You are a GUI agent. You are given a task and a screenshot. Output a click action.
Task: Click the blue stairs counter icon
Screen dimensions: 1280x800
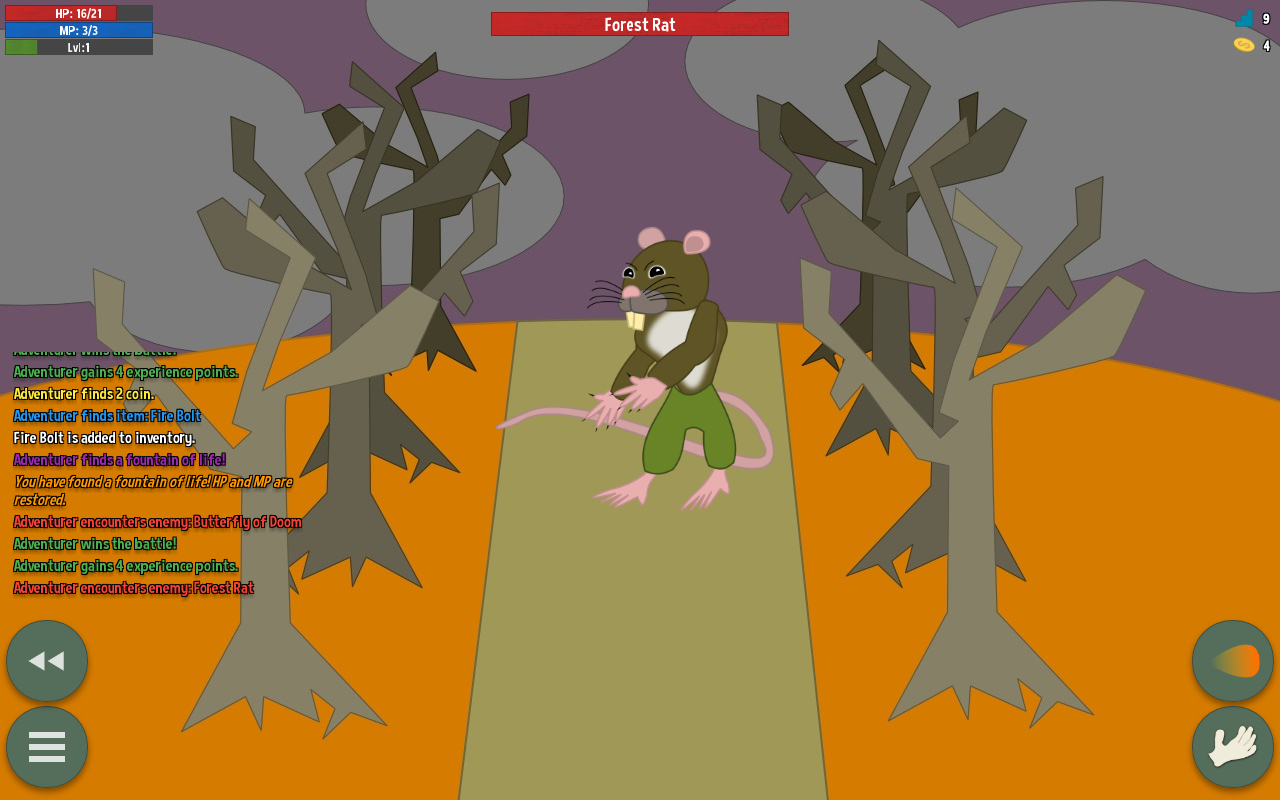[1243, 17]
